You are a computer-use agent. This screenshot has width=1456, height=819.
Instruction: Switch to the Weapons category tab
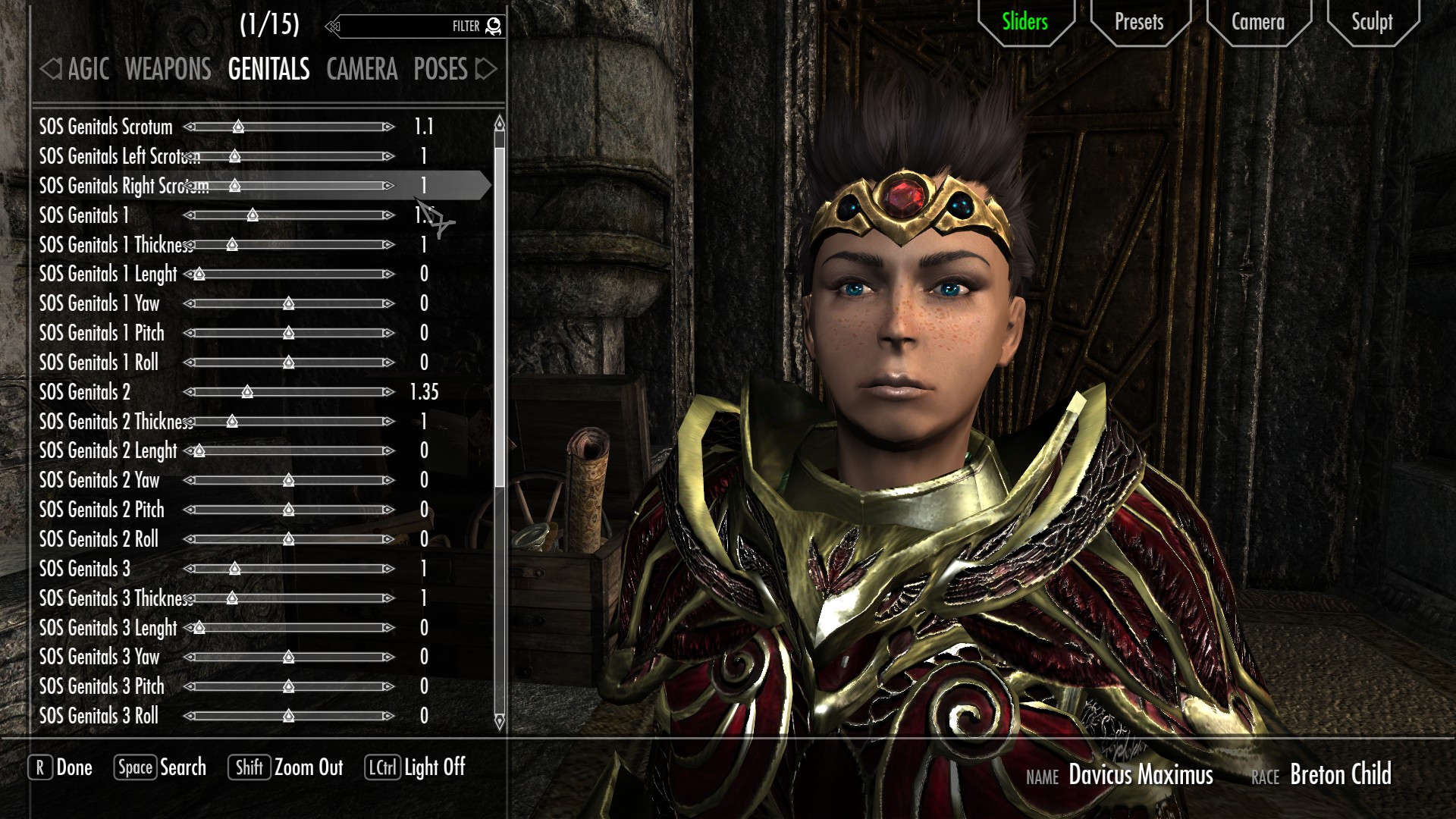click(x=168, y=70)
